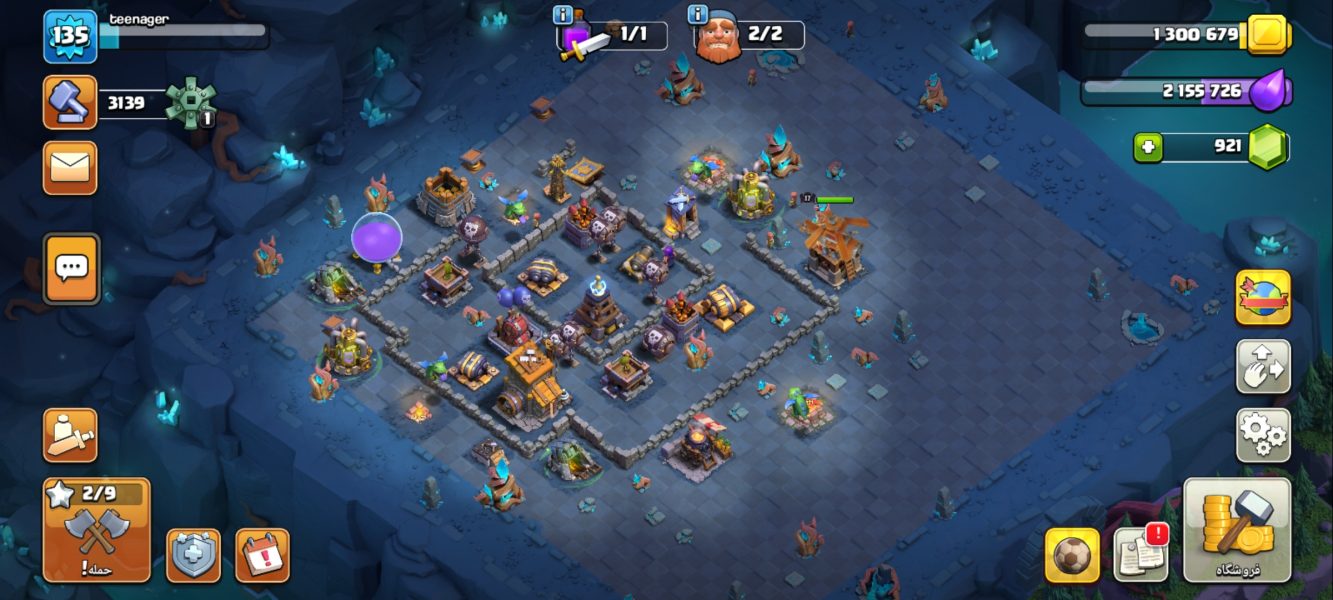Open the shop with hammer and coins
Screen dimensions: 1333x600
pyautogui.click(x=1237, y=529)
